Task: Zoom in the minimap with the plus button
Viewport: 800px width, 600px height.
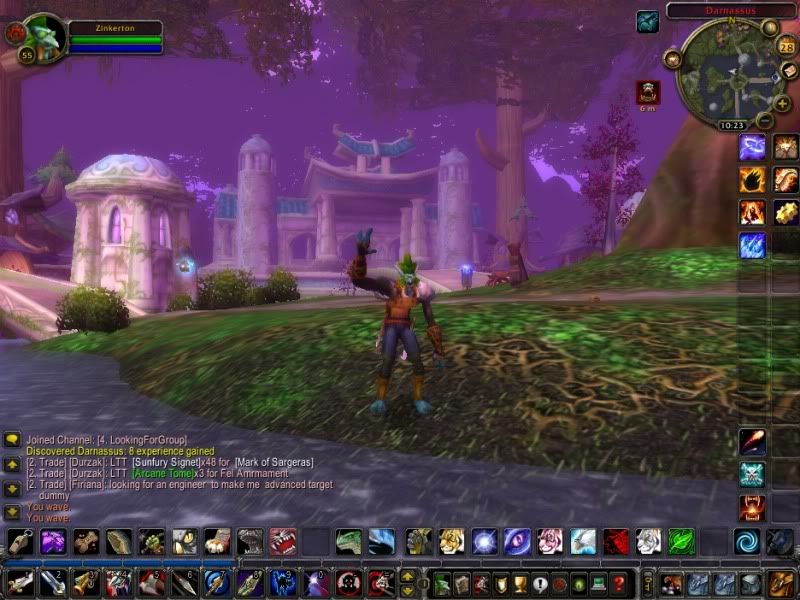Action: (x=781, y=103)
